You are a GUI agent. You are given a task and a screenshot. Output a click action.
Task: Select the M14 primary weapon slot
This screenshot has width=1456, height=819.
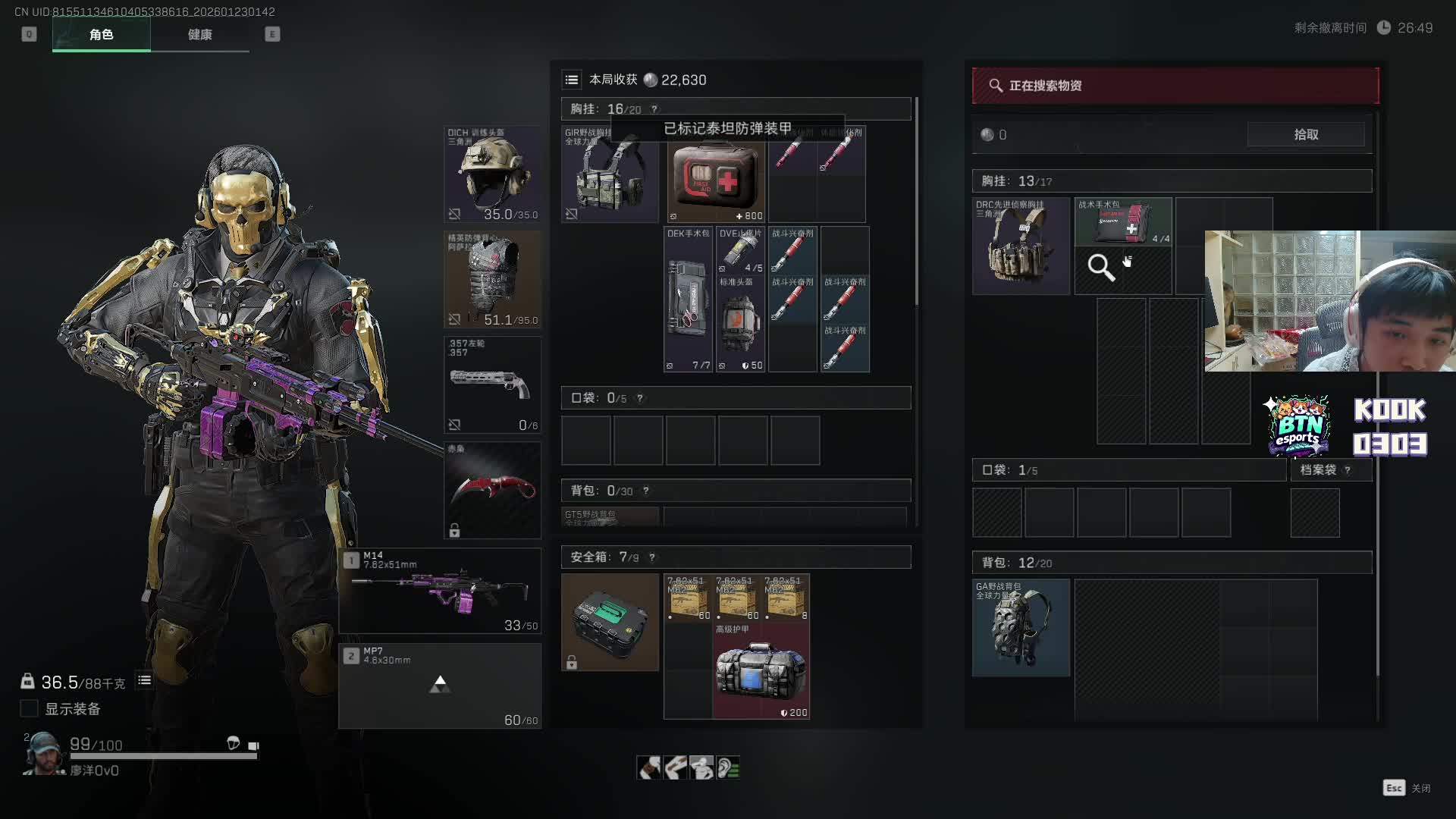[440, 591]
